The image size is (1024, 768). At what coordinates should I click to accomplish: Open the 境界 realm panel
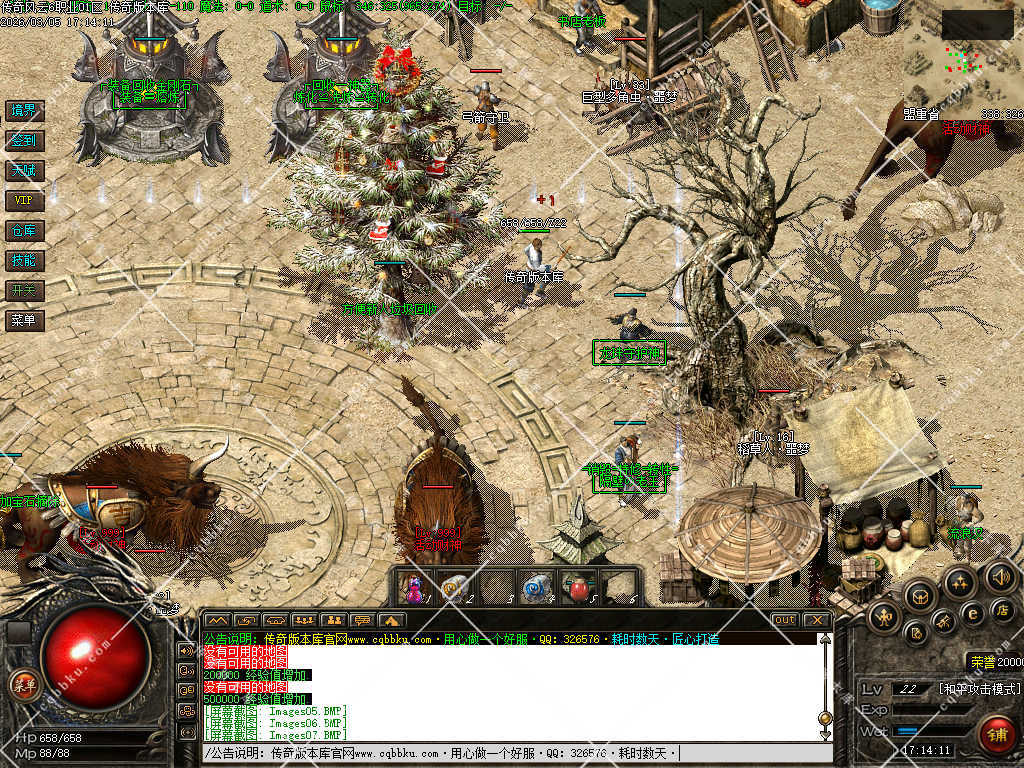[23, 110]
